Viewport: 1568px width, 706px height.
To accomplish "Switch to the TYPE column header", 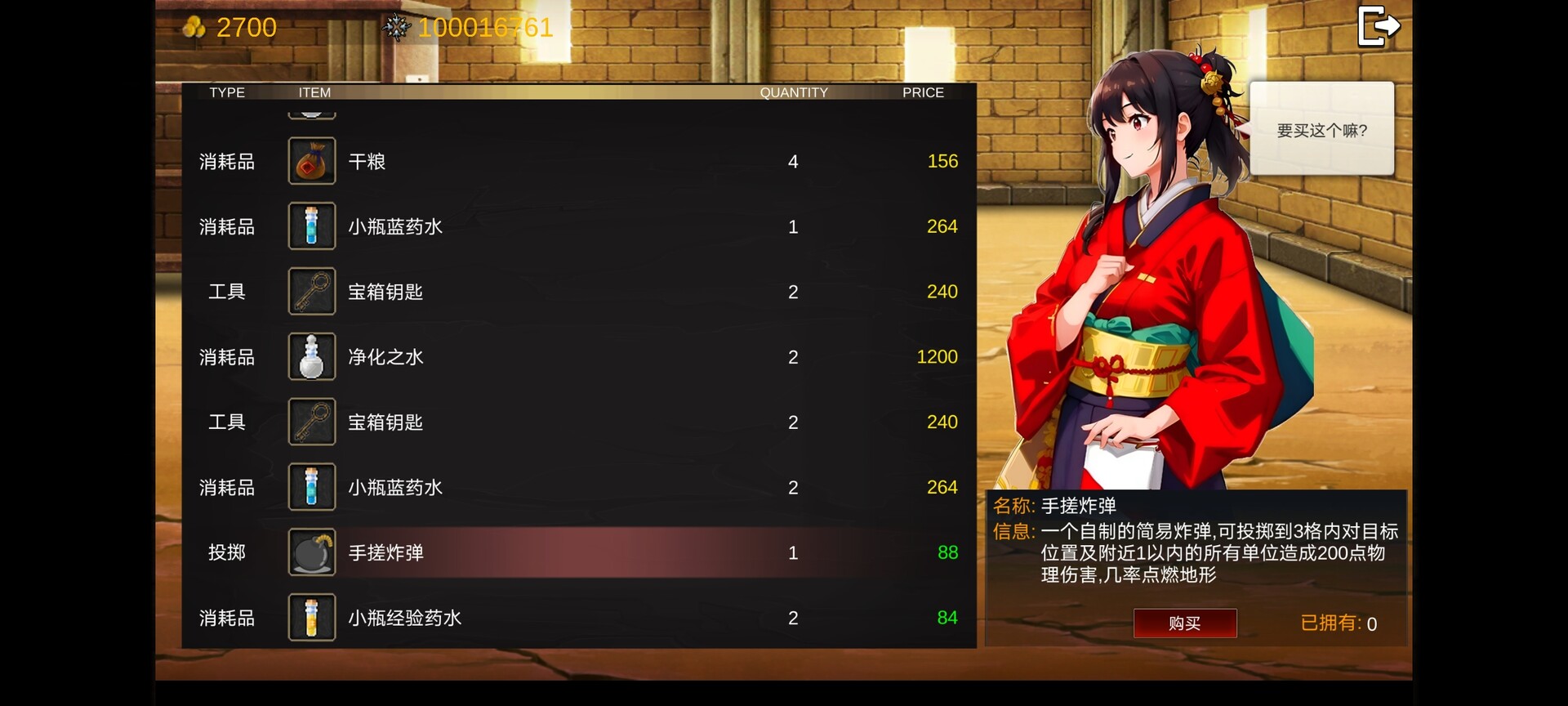I will pos(226,92).
